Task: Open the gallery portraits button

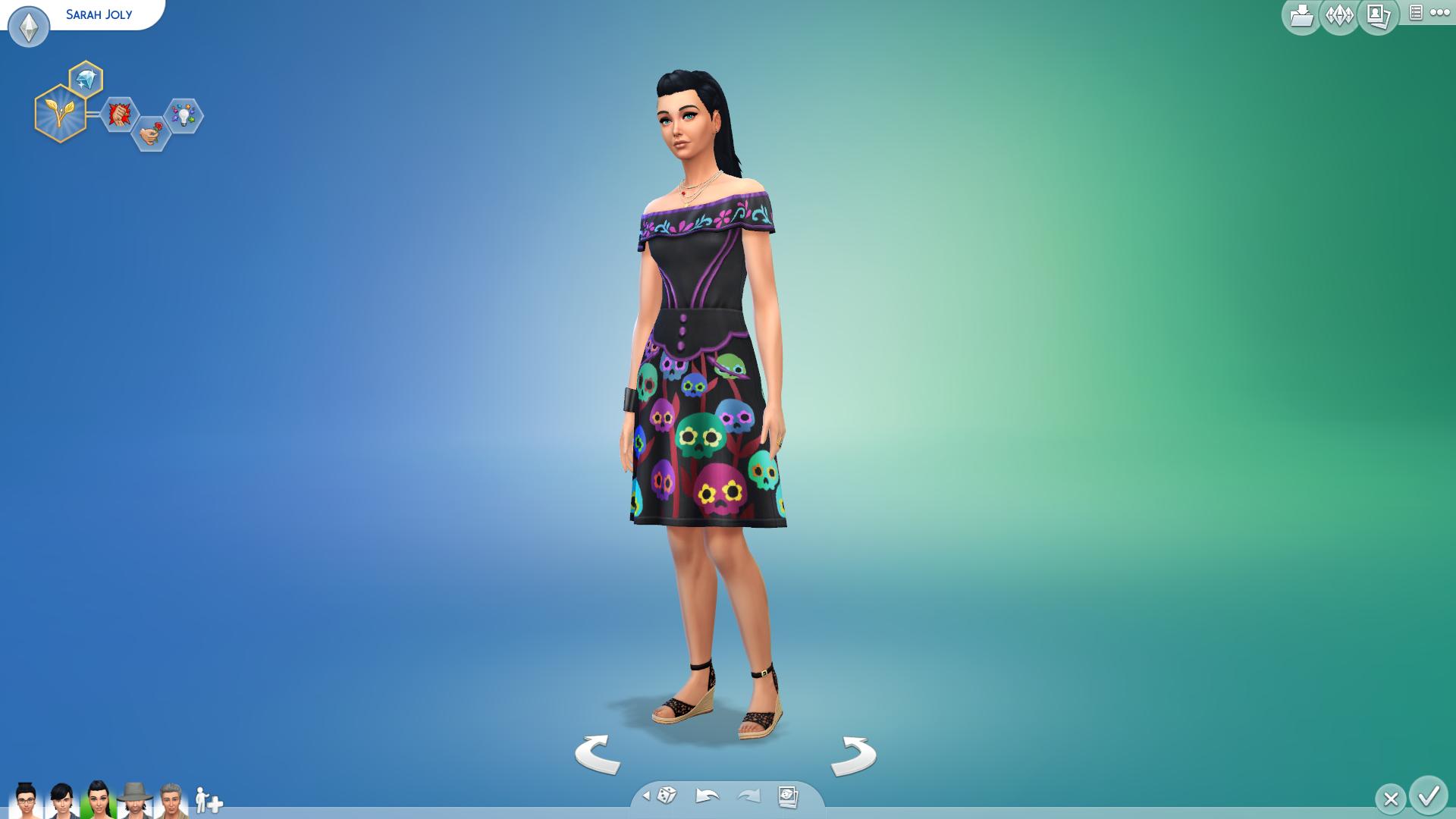Action: [x=1378, y=16]
